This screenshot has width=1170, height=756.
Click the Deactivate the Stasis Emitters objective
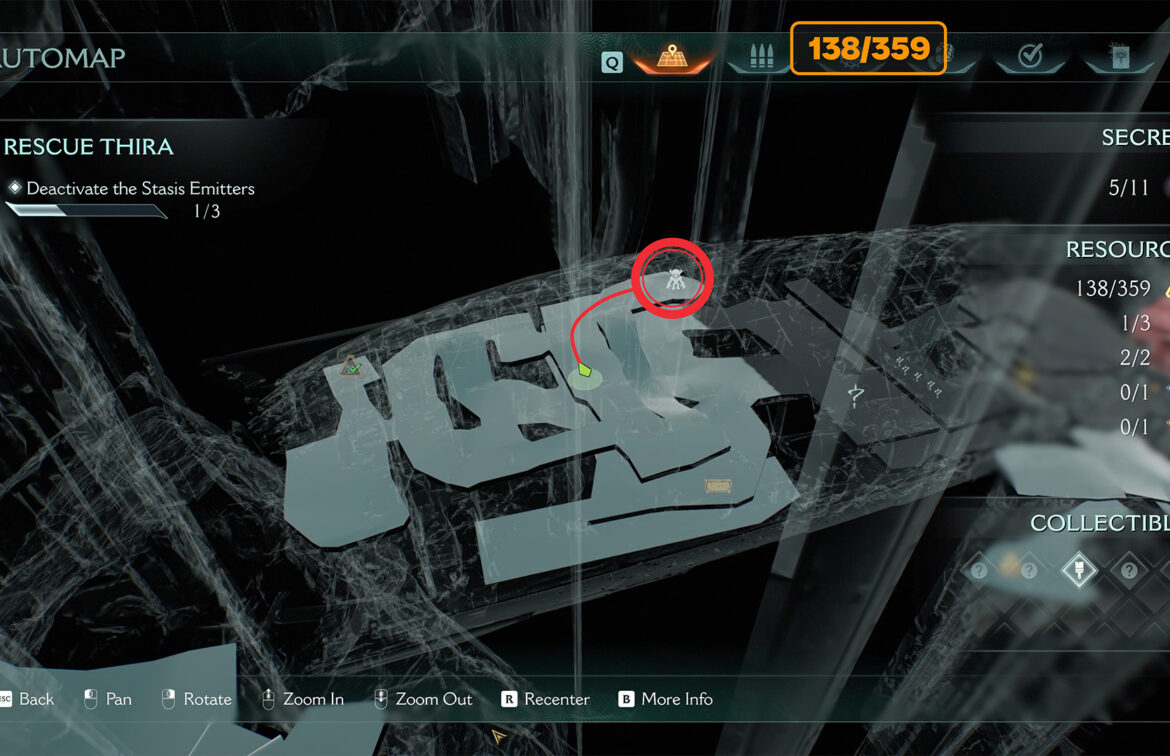(x=140, y=188)
